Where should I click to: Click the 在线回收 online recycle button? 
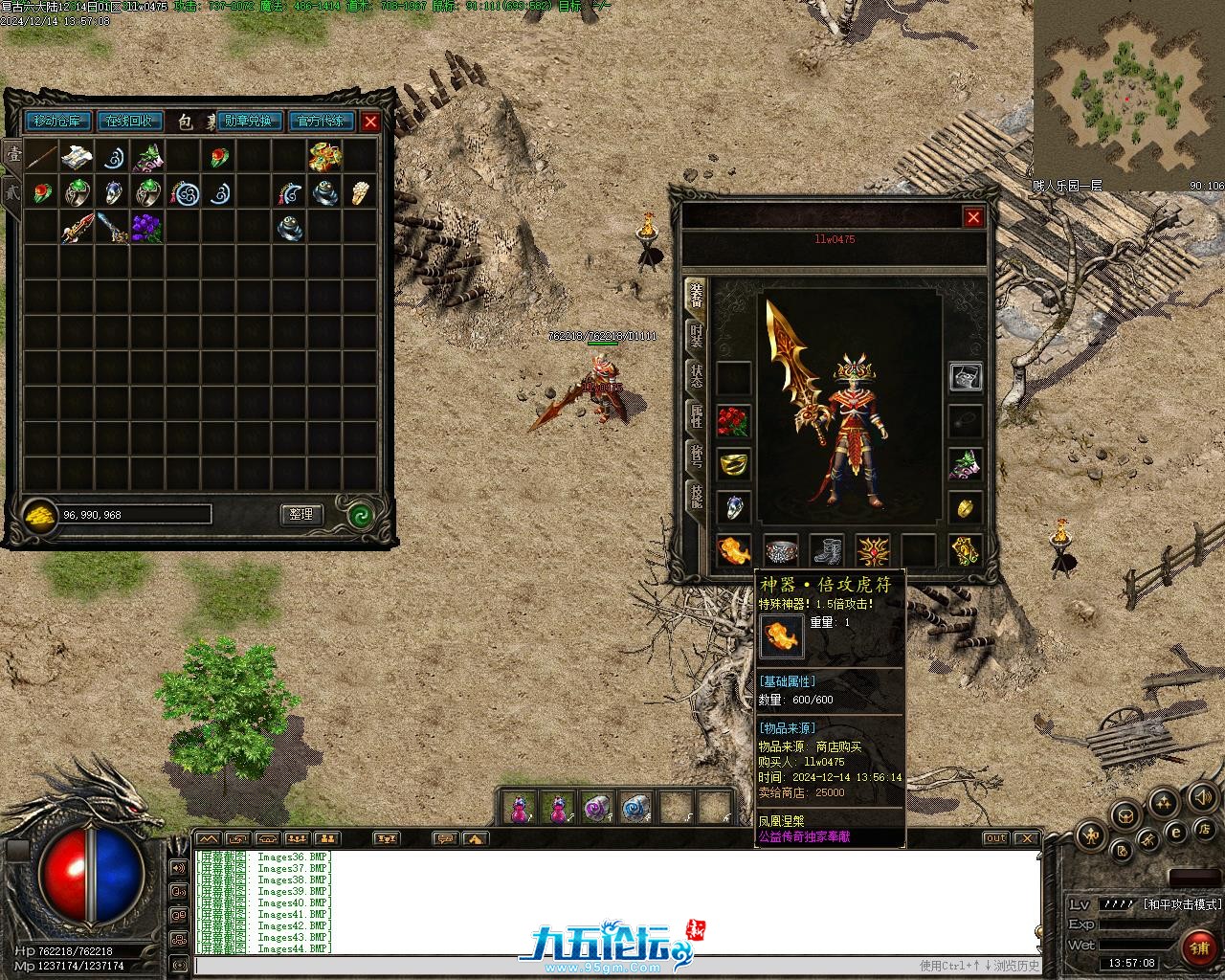pyautogui.click(x=129, y=122)
